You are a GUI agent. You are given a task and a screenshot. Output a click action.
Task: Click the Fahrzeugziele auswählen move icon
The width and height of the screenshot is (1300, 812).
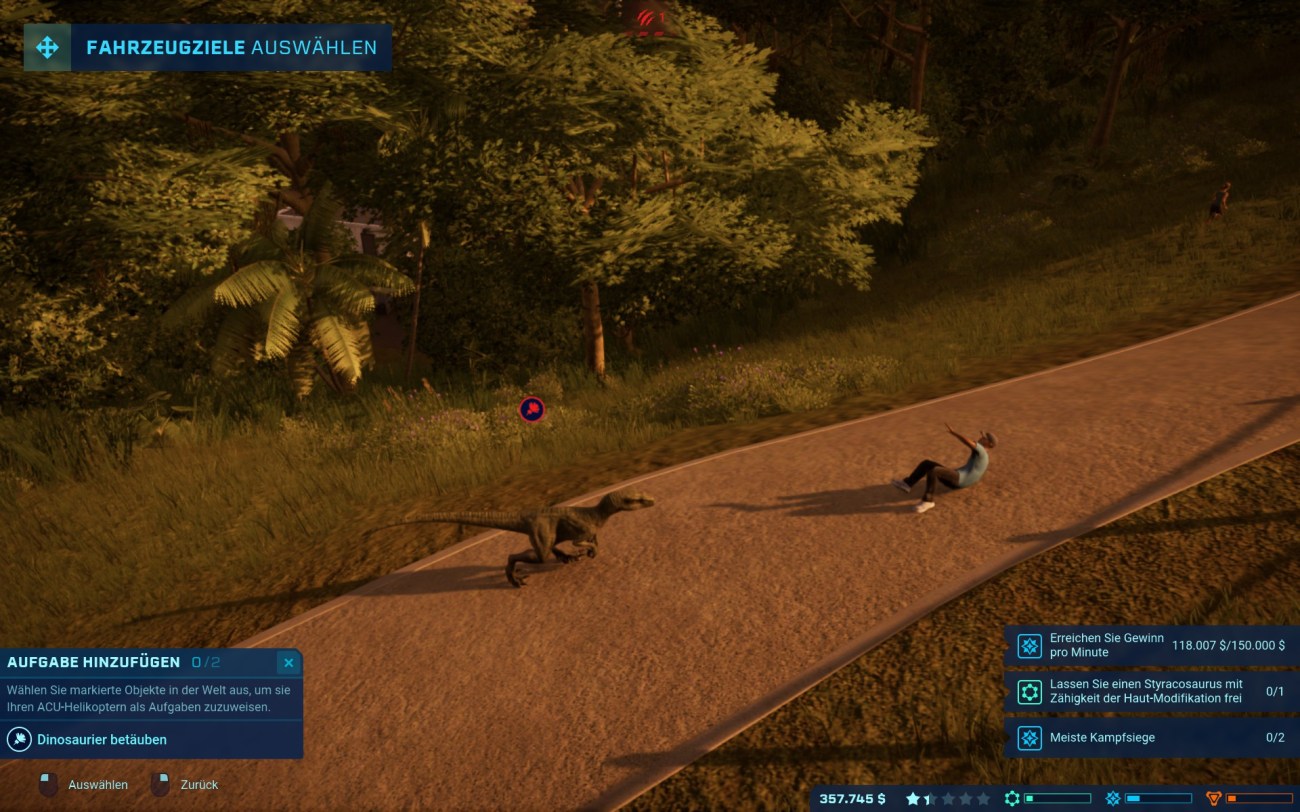point(47,47)
